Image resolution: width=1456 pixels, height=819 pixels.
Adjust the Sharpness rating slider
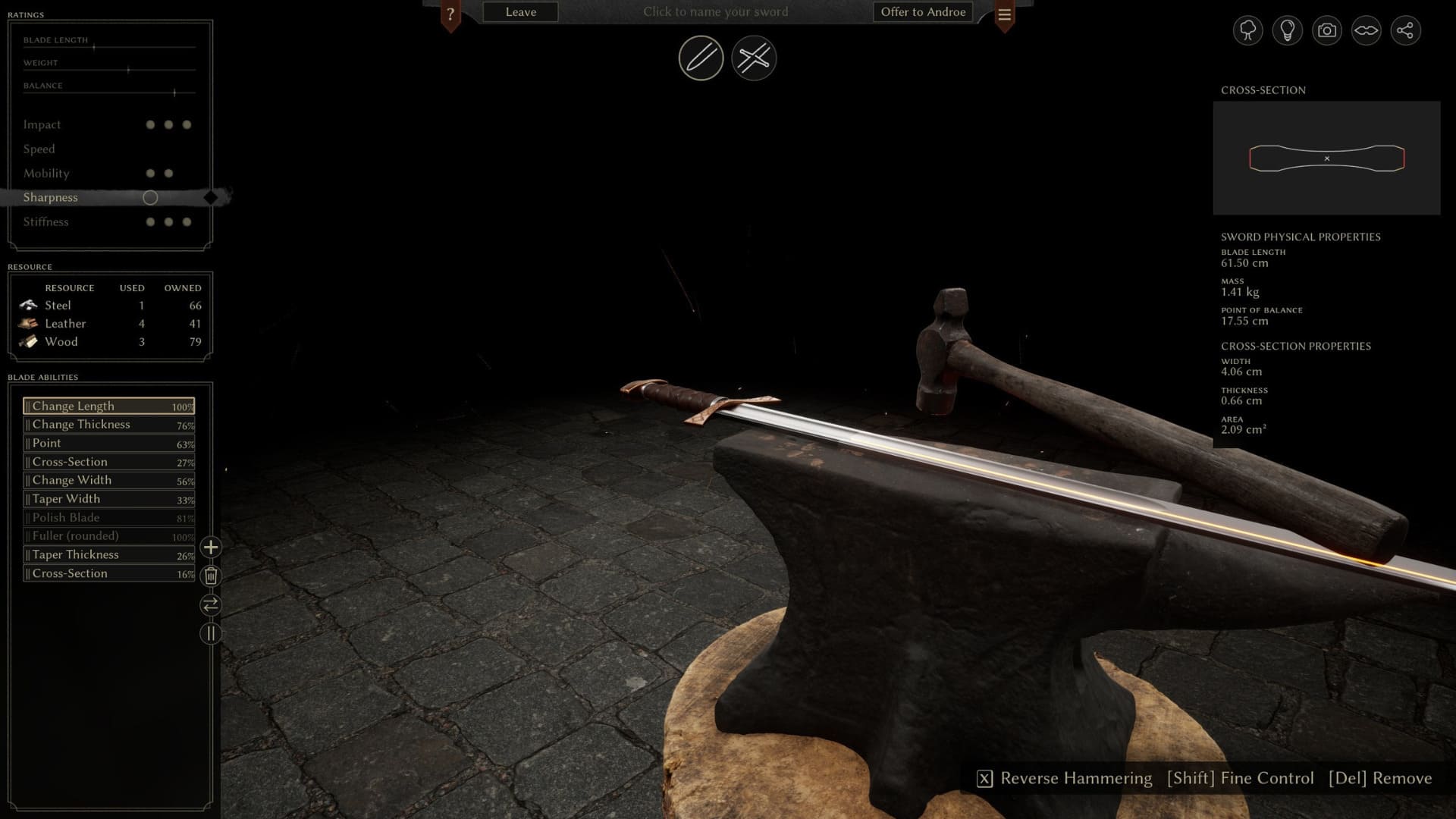pyautogui.click(x=150, y=197)
